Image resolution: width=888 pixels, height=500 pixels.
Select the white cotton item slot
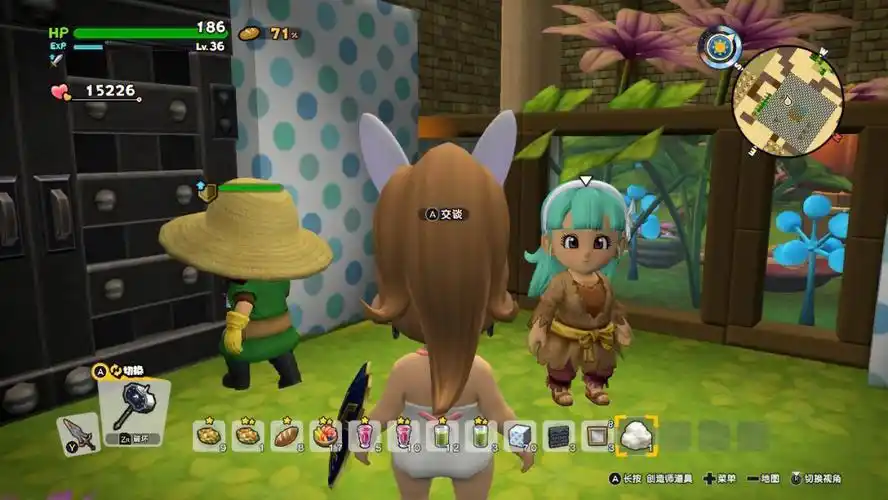click(x=634, y=434)
